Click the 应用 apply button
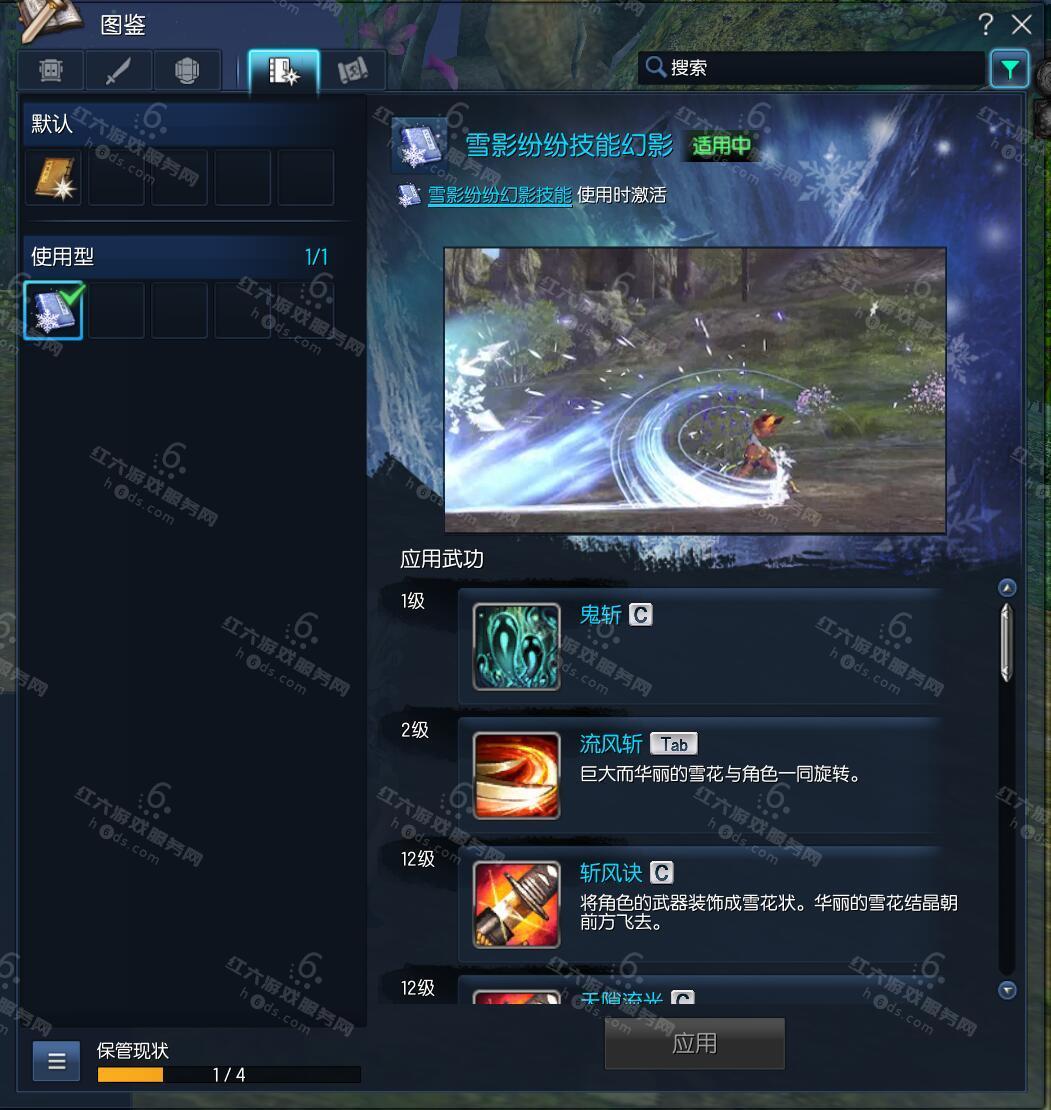Screen dimensions: 1051x1110 pos(694,1043)
